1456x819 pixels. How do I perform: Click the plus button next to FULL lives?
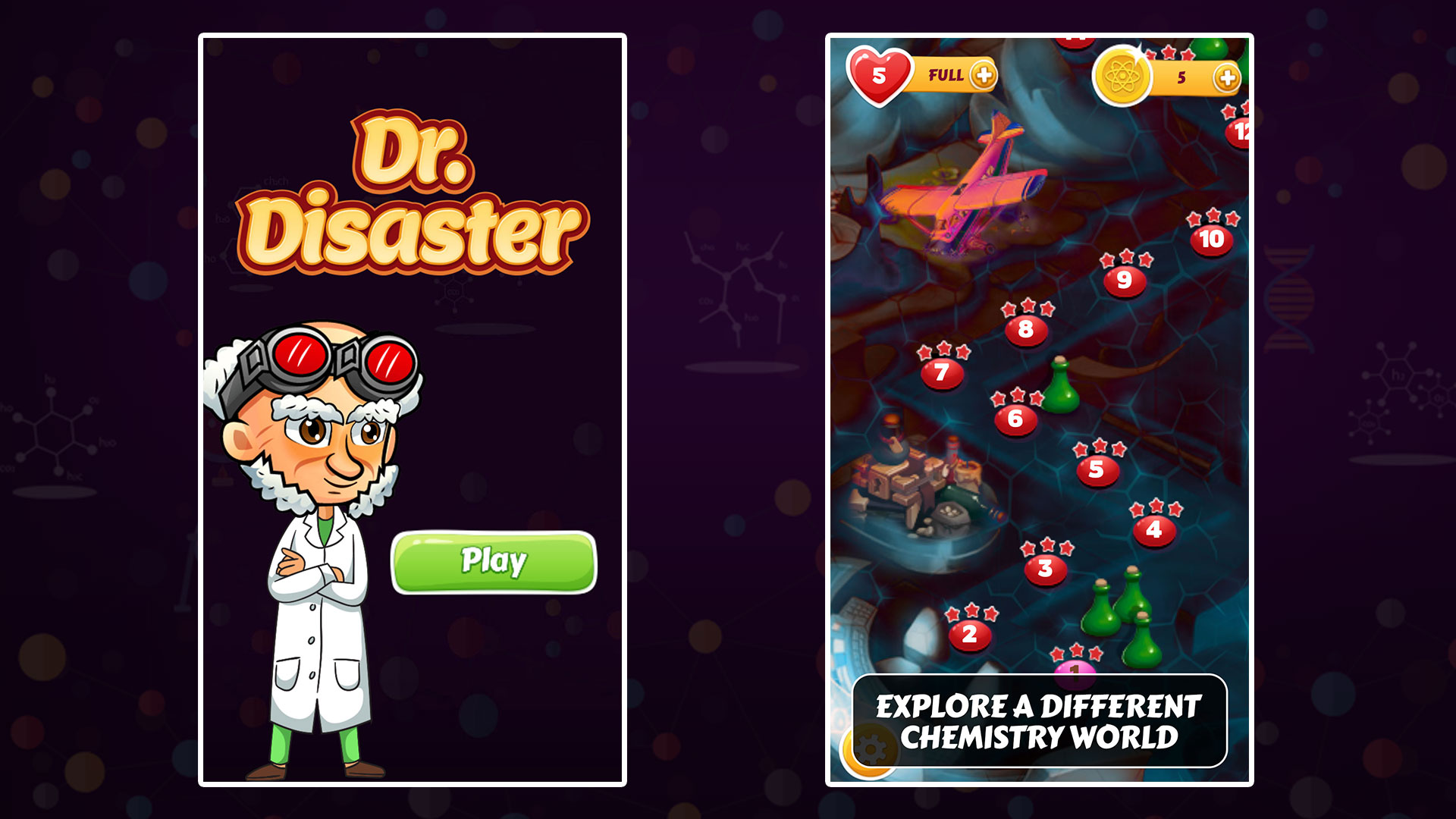point(983,76)
